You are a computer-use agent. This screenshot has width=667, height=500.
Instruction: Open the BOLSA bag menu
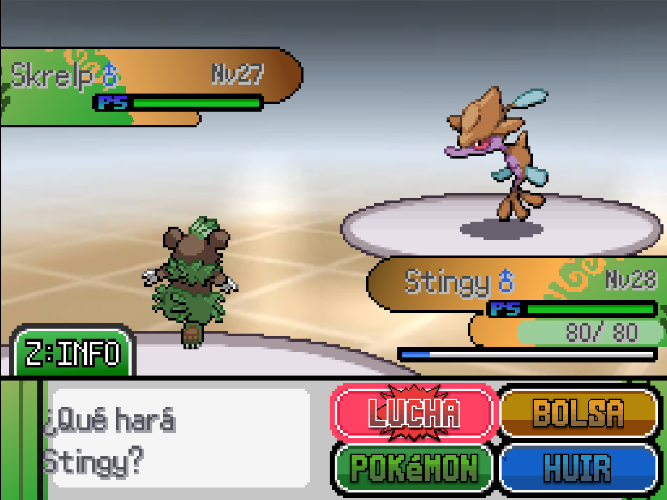[x=579, y=412]
